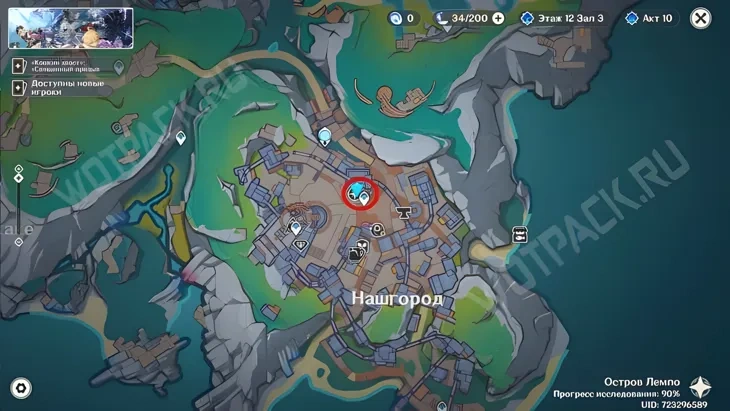The image size is (730, 411).
Task: Select the waypoint pin west of town
Action: pos(181,138)
